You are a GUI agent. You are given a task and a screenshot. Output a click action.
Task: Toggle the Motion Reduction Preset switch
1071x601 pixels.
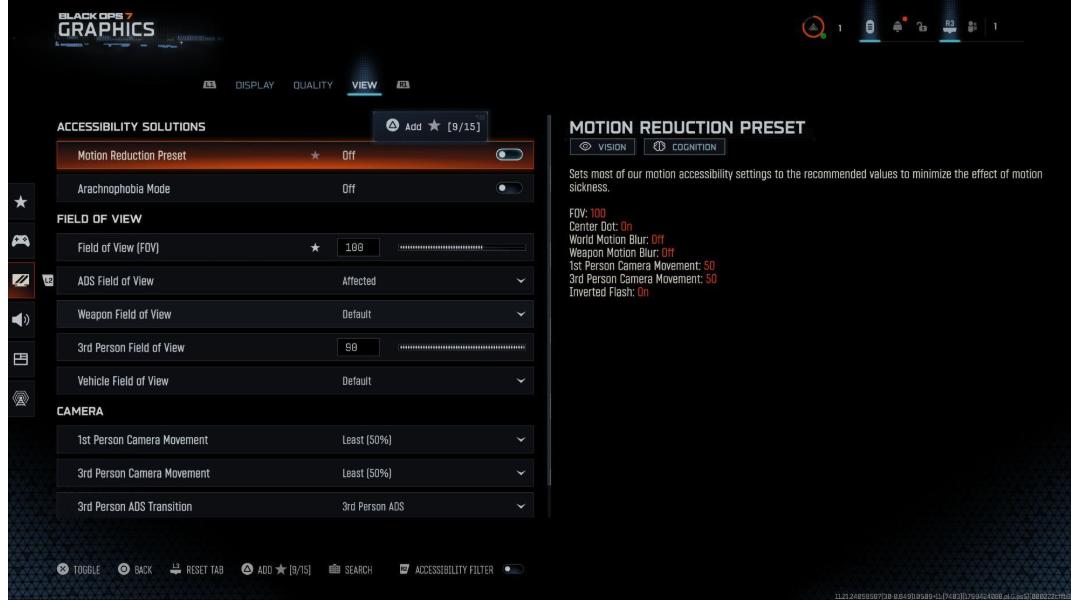tap(509, 155)
